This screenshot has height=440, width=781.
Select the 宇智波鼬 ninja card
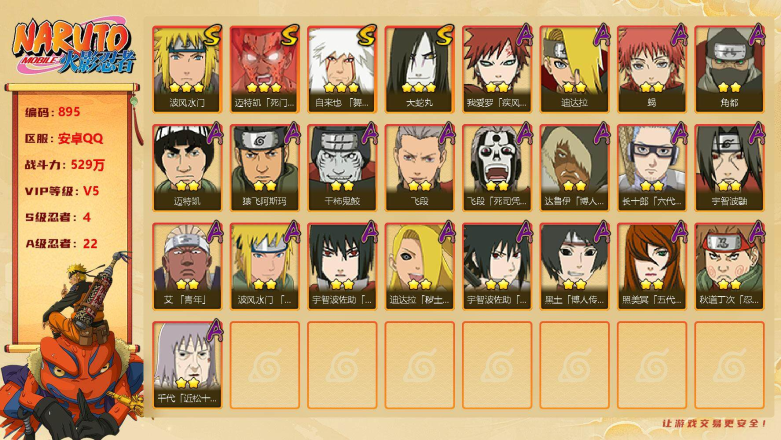point(729,165)
